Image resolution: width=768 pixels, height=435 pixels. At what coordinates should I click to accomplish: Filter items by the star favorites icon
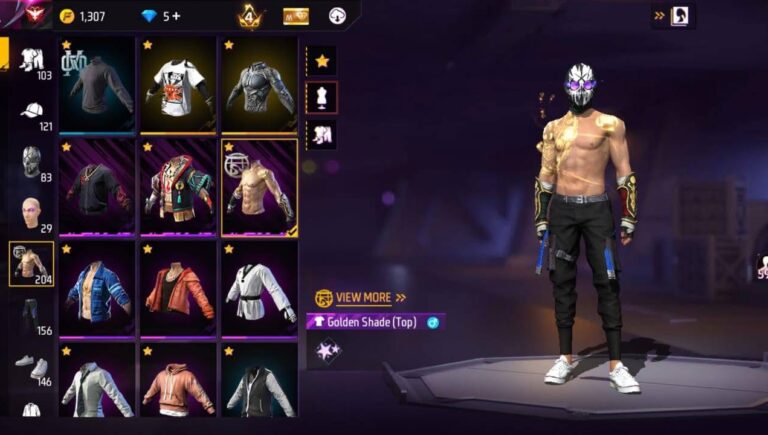tap(322, 61)
